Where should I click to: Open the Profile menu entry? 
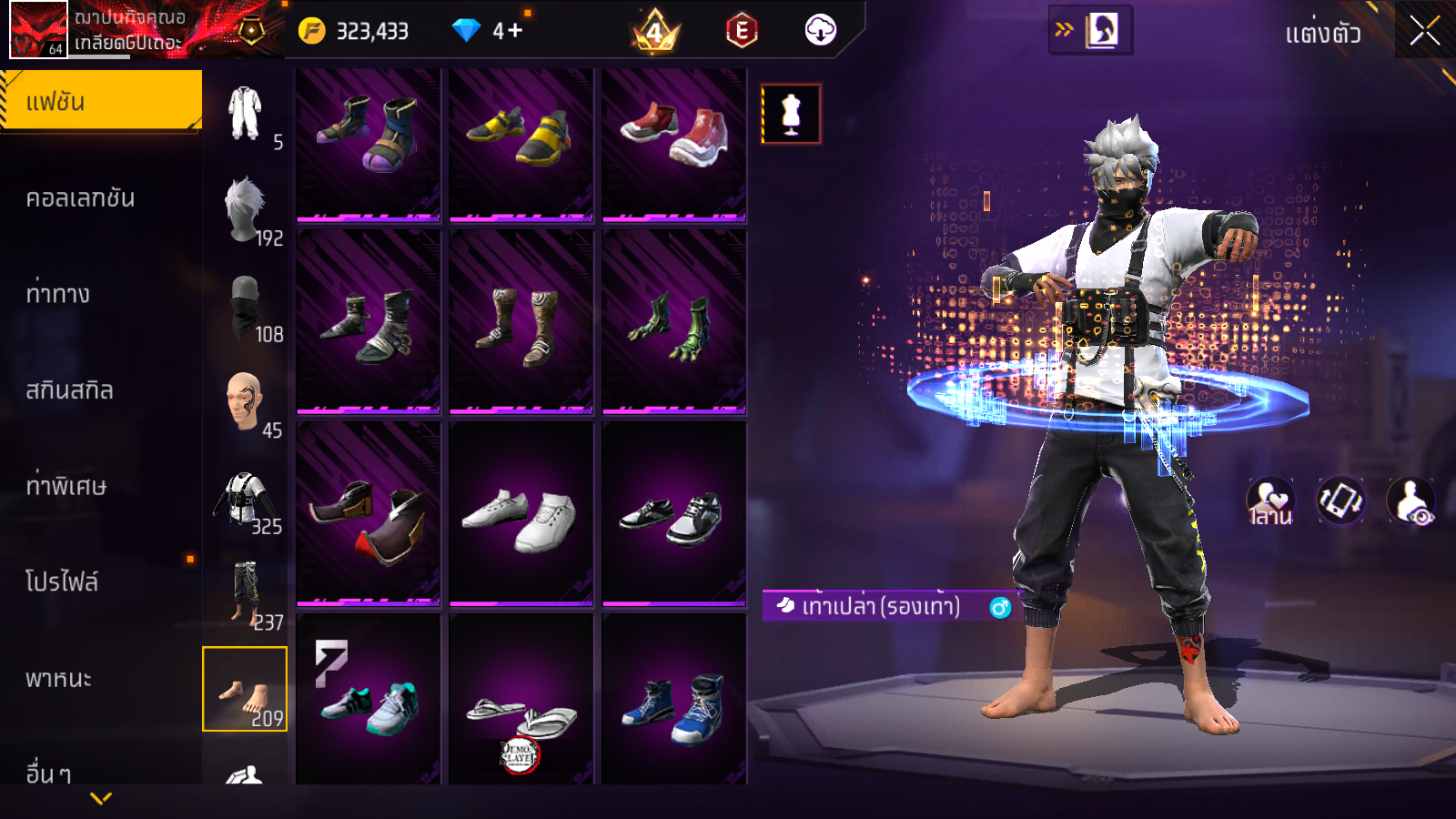click(x=61, y=581)
